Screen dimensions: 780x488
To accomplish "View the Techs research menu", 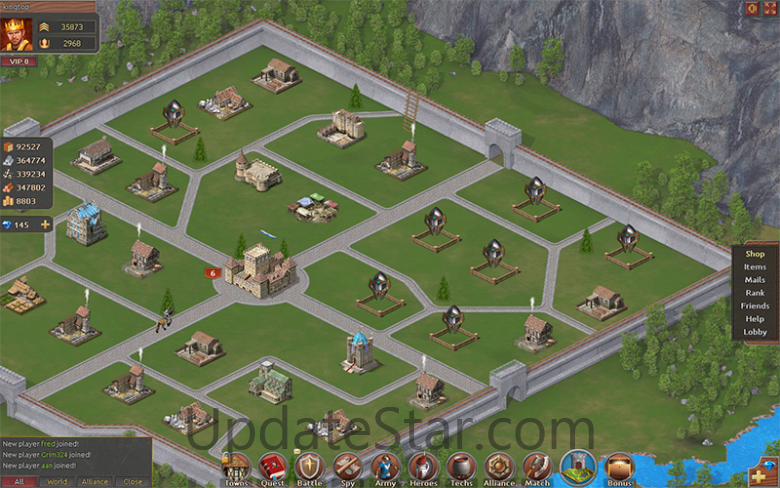I will click(461, 467).
